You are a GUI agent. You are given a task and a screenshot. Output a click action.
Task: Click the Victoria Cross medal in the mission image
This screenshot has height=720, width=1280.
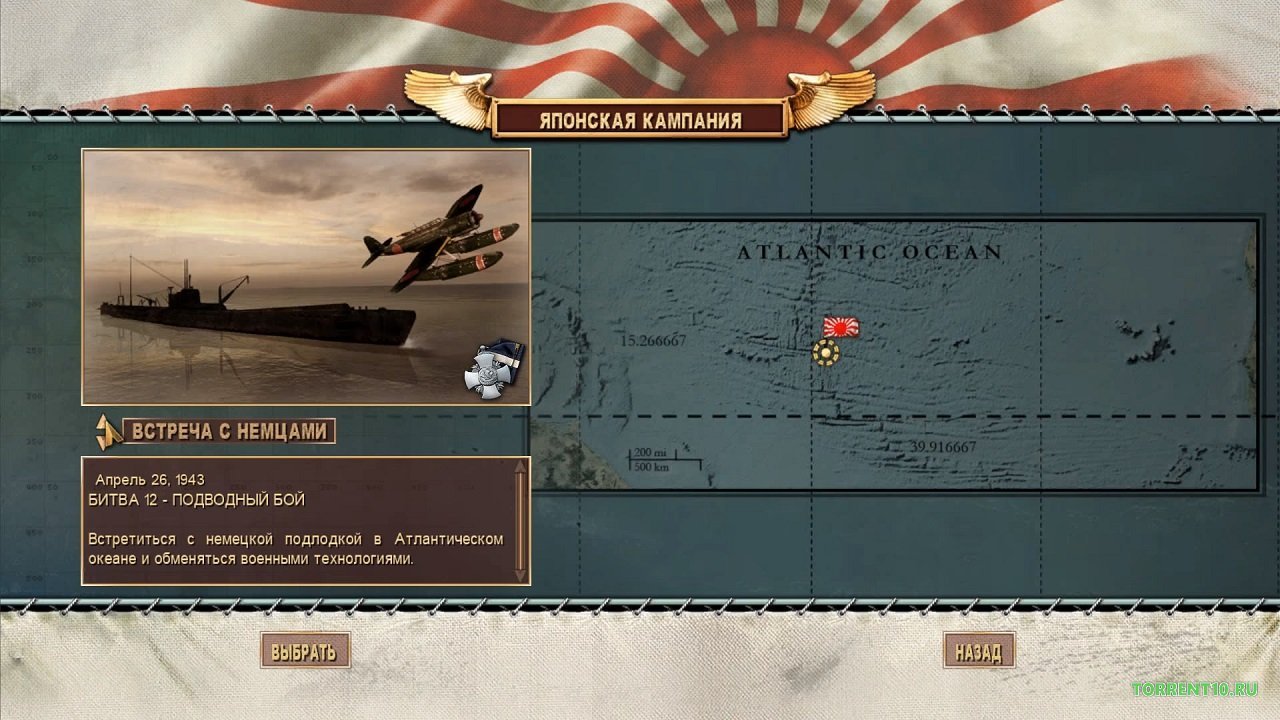[x=487, y=375]
